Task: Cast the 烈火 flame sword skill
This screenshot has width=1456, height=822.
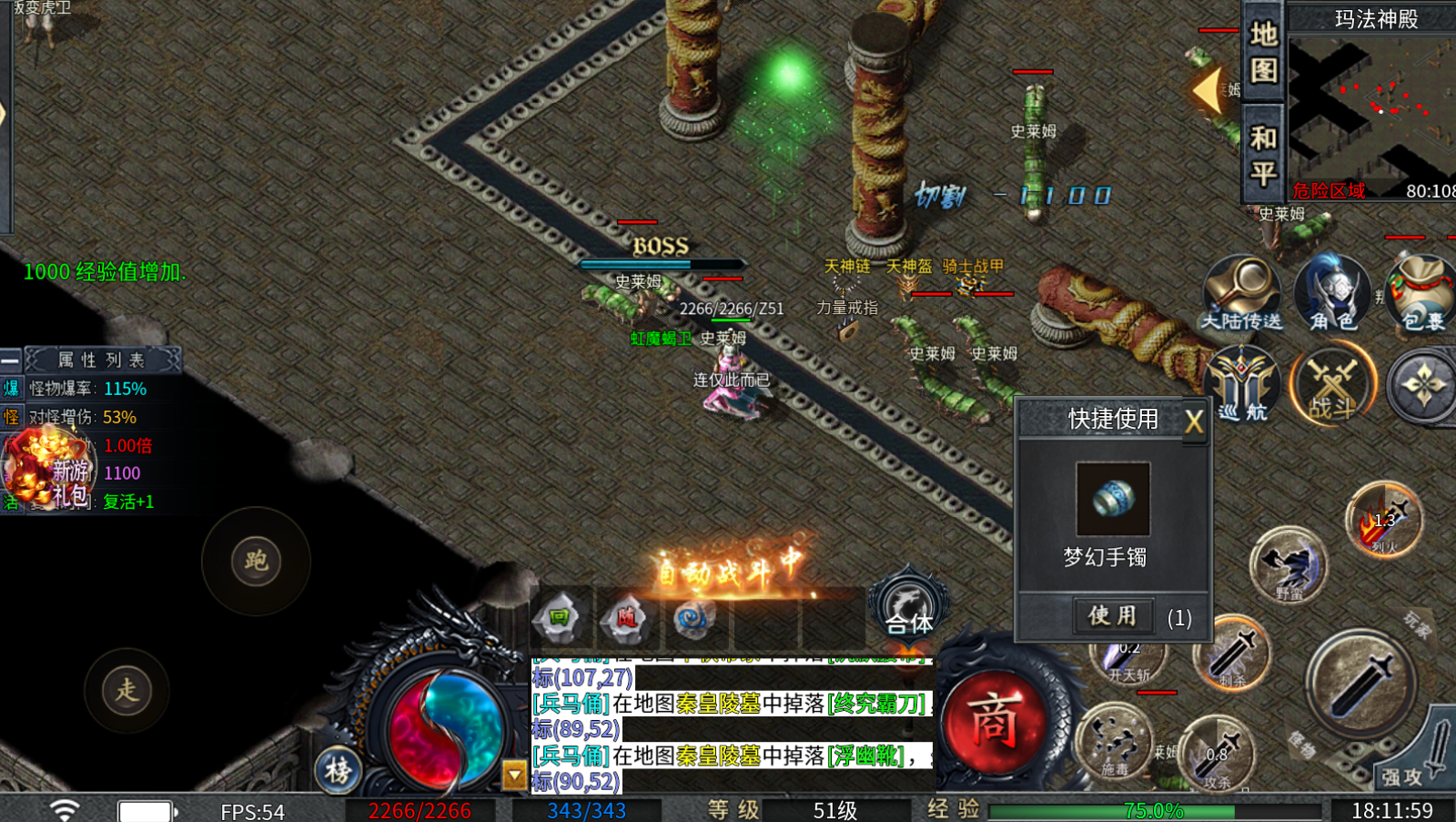Action: 1383,523
